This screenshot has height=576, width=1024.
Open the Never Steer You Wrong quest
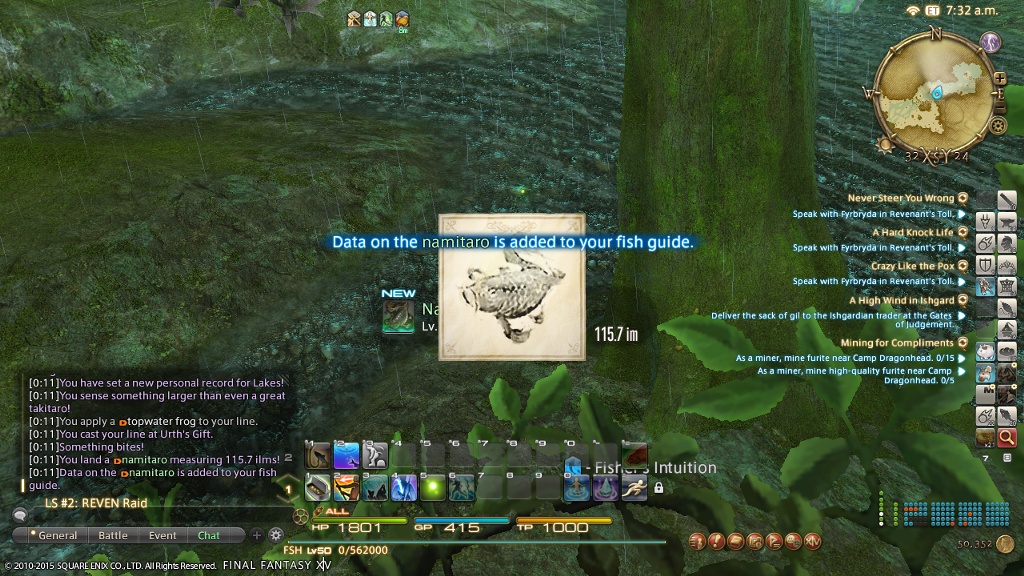coord(901,198)
